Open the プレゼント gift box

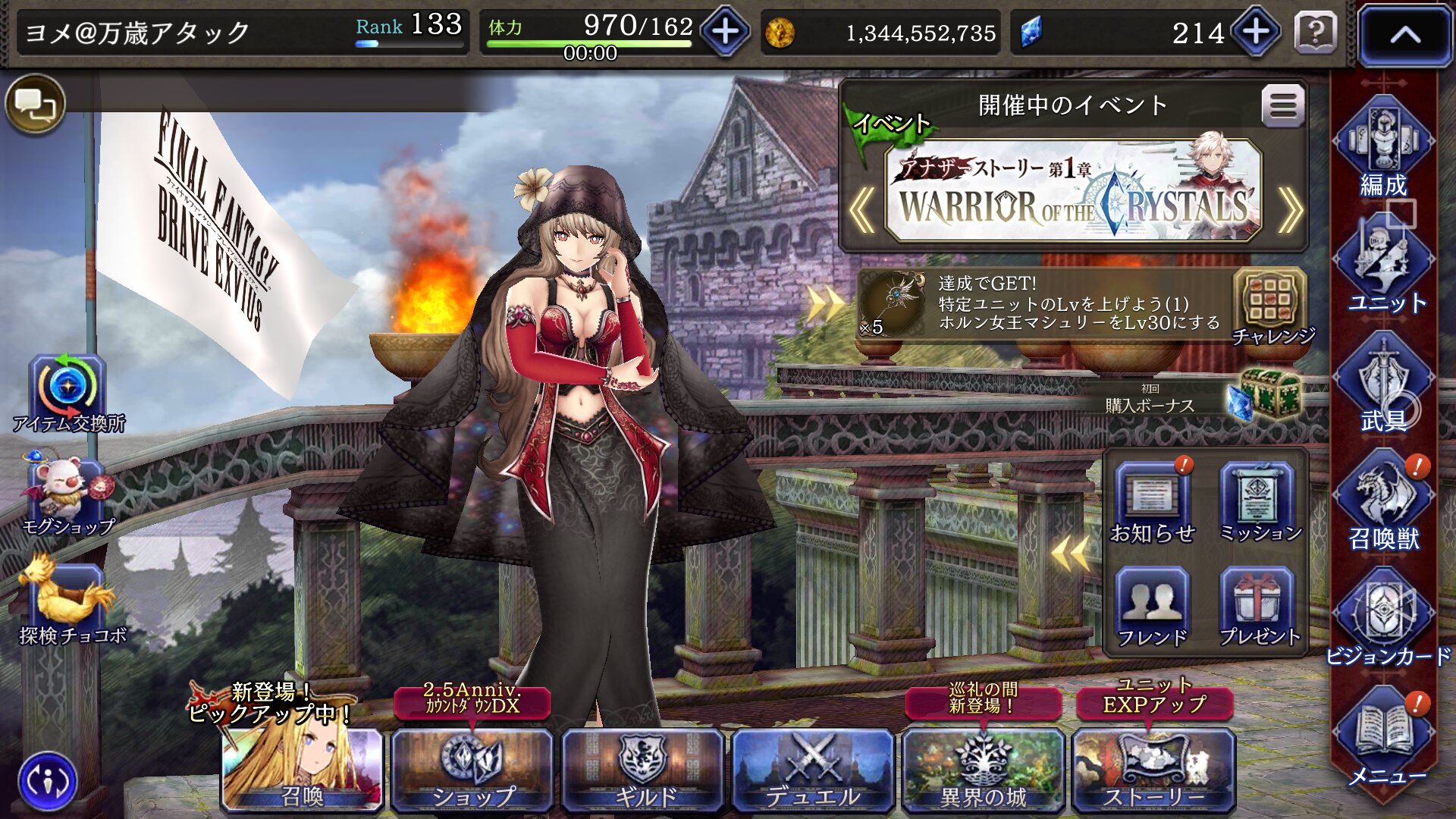coord(1258,608)
